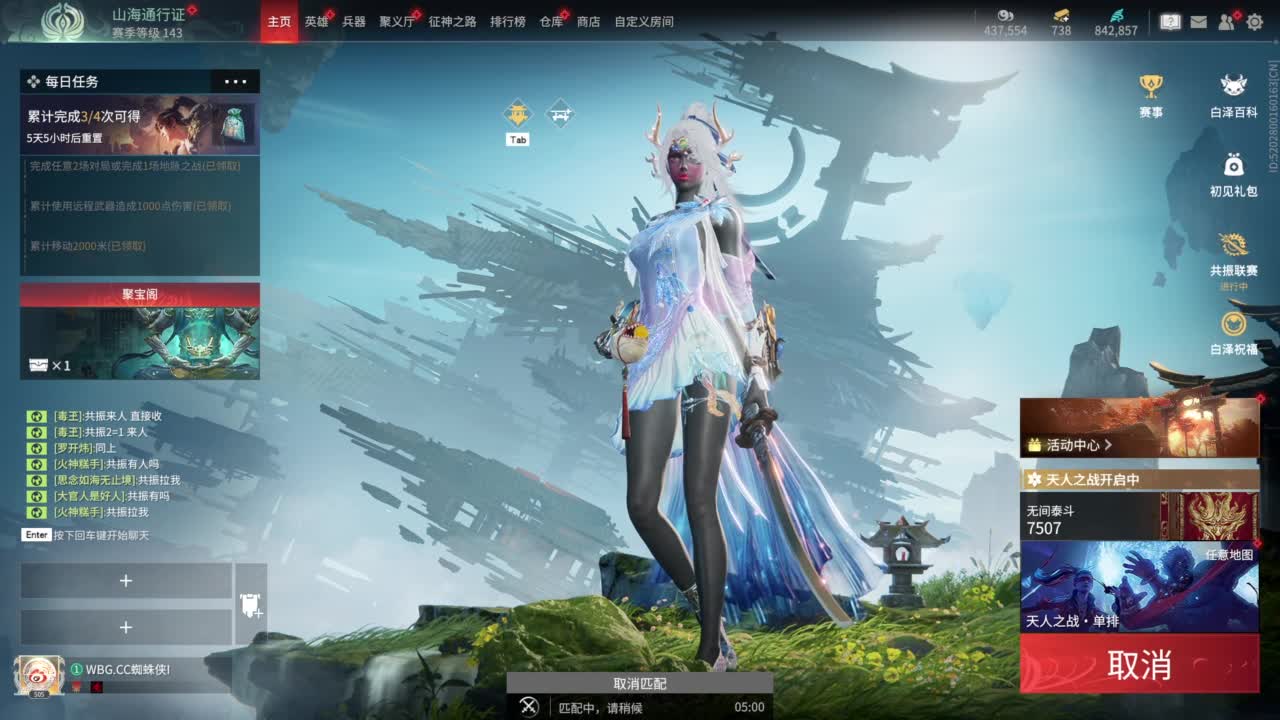Expand the 每日任务 panel options via三dots
Viewport: 1280px width, 720px height.
pyautogui.click(x=236, y=81)
